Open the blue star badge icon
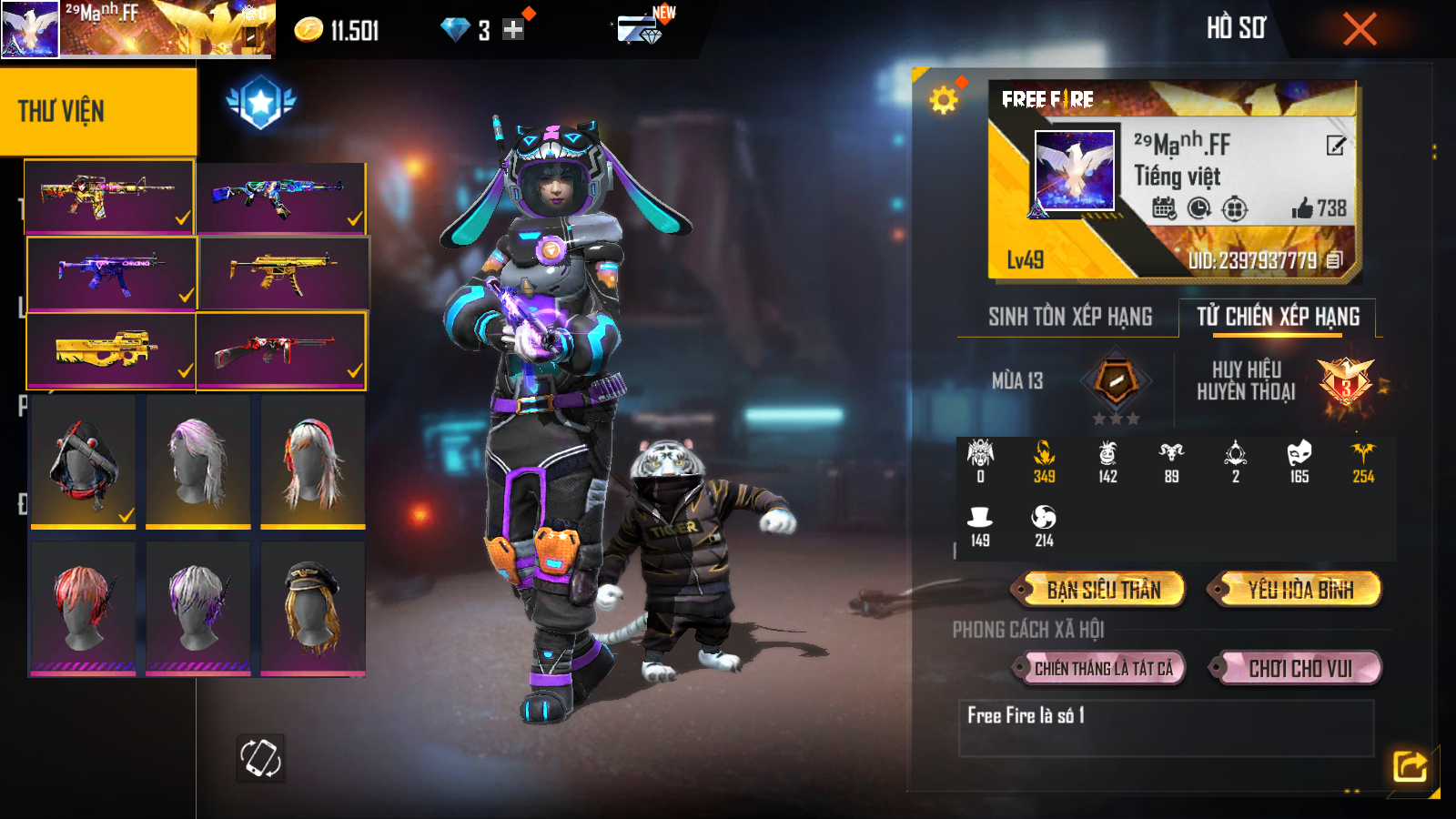 pyautogui.click(x=261, y=102)
